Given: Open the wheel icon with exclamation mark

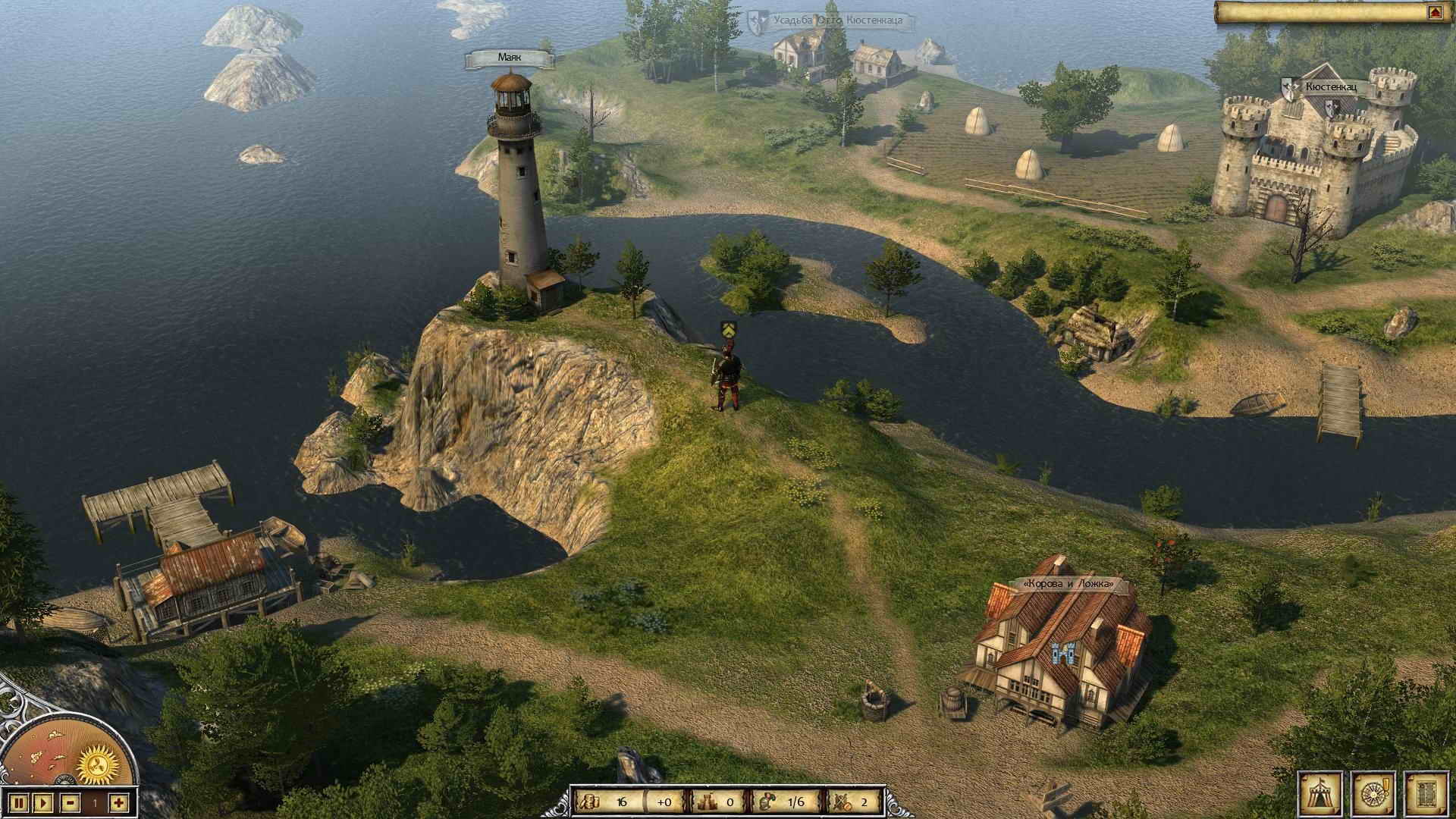Looking at the screenshot, I should [1373, 792].
